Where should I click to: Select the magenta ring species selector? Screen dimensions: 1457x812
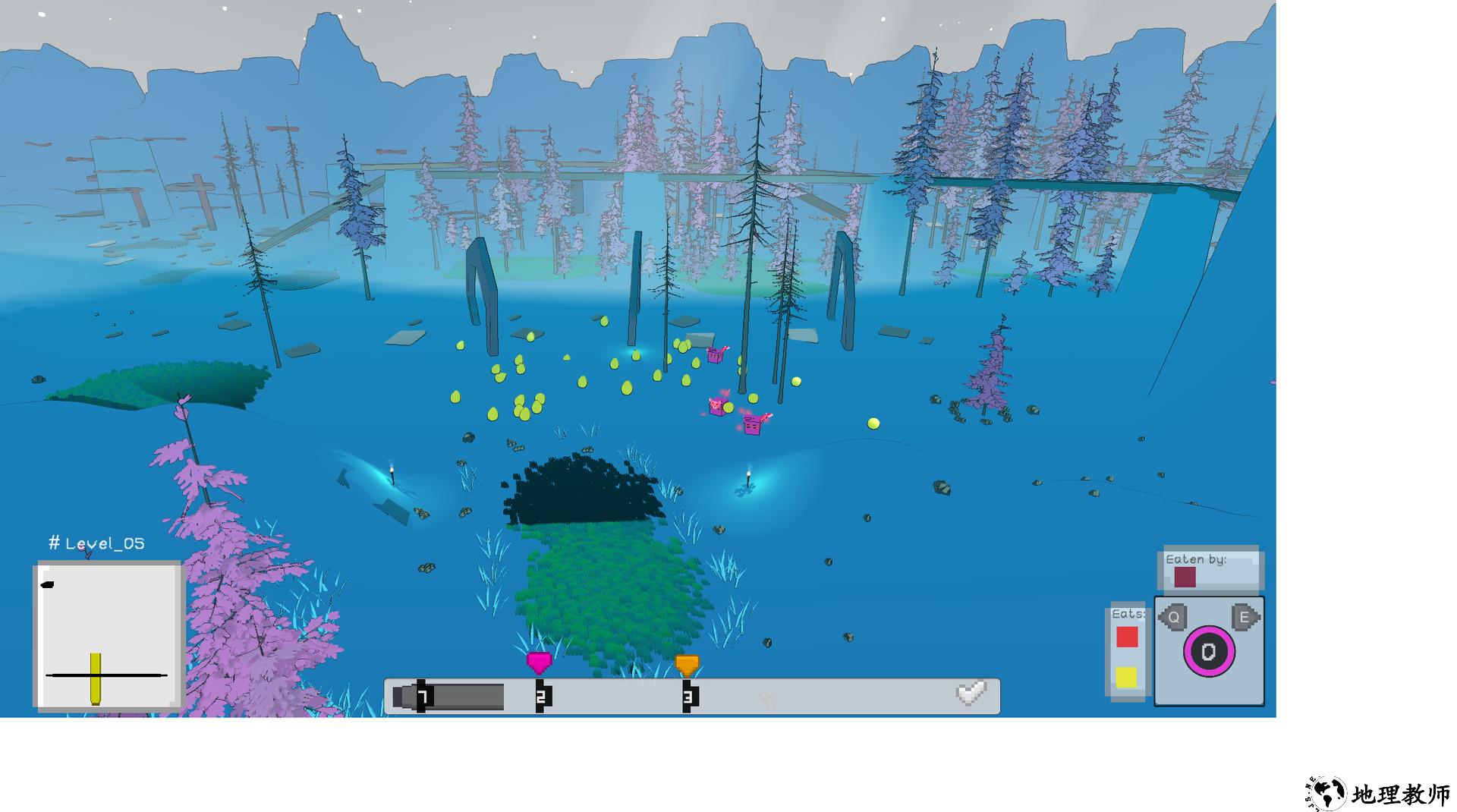pos(1208,651)
